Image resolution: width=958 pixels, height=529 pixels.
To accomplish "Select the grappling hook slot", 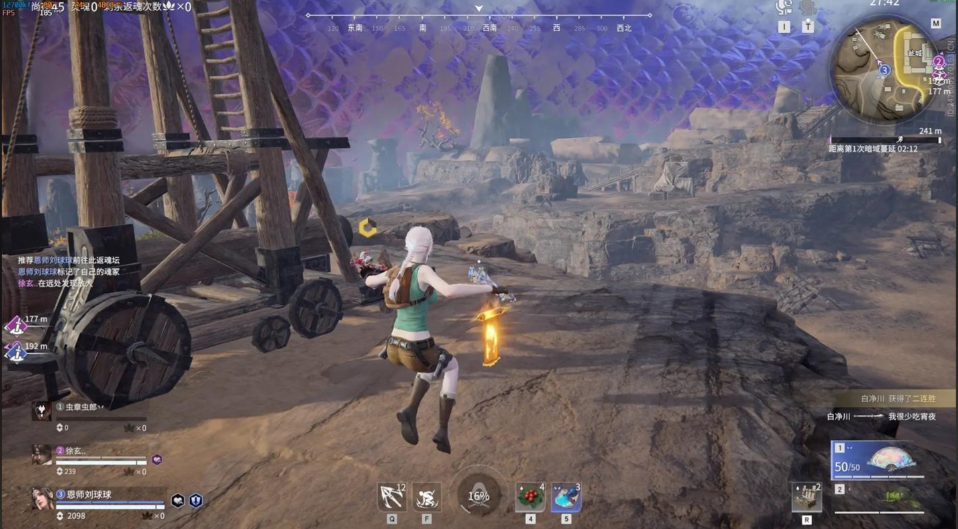I will coord(392,495).
